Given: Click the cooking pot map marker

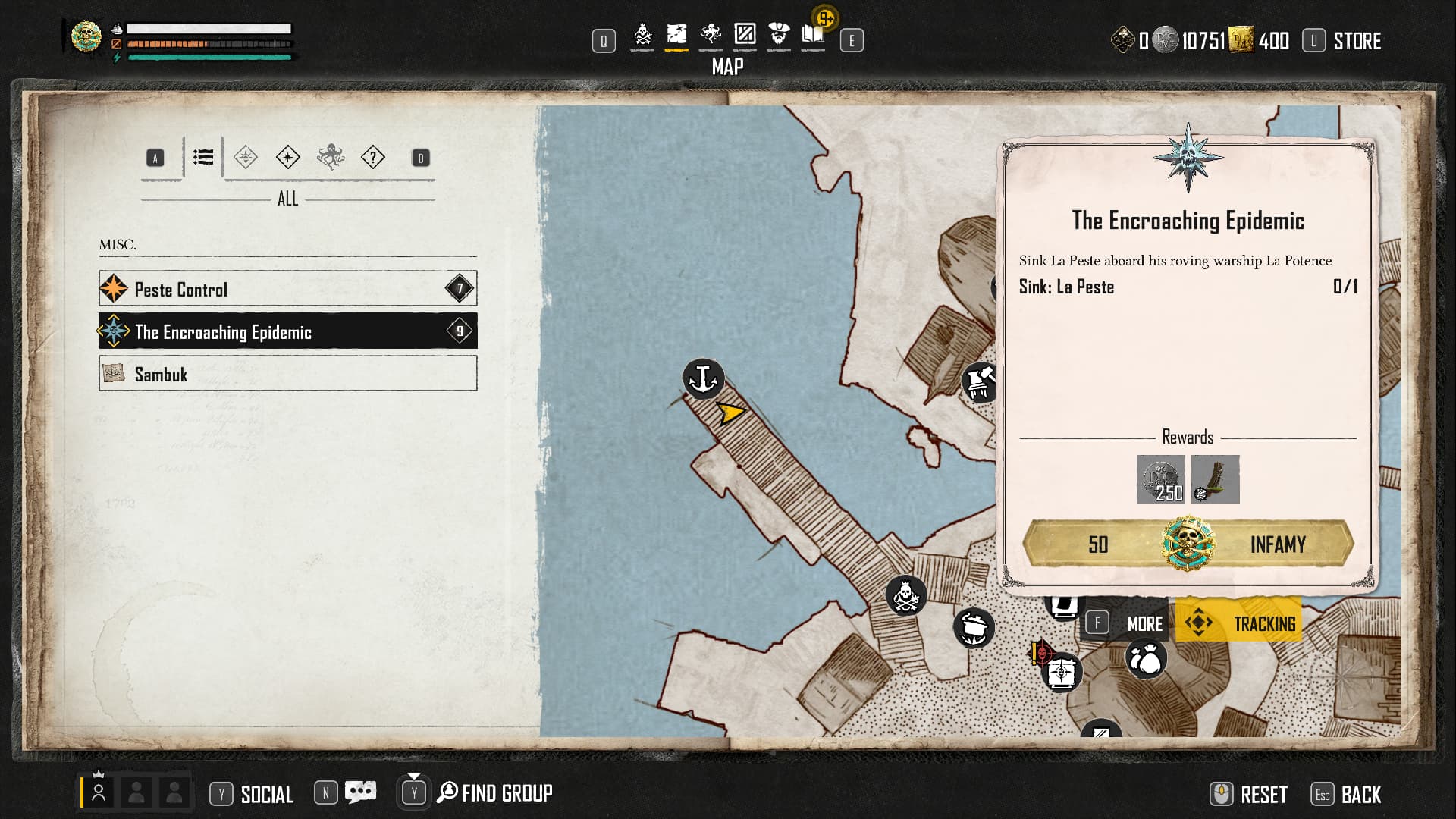Looking at the screenshot, I should (974, 627).
